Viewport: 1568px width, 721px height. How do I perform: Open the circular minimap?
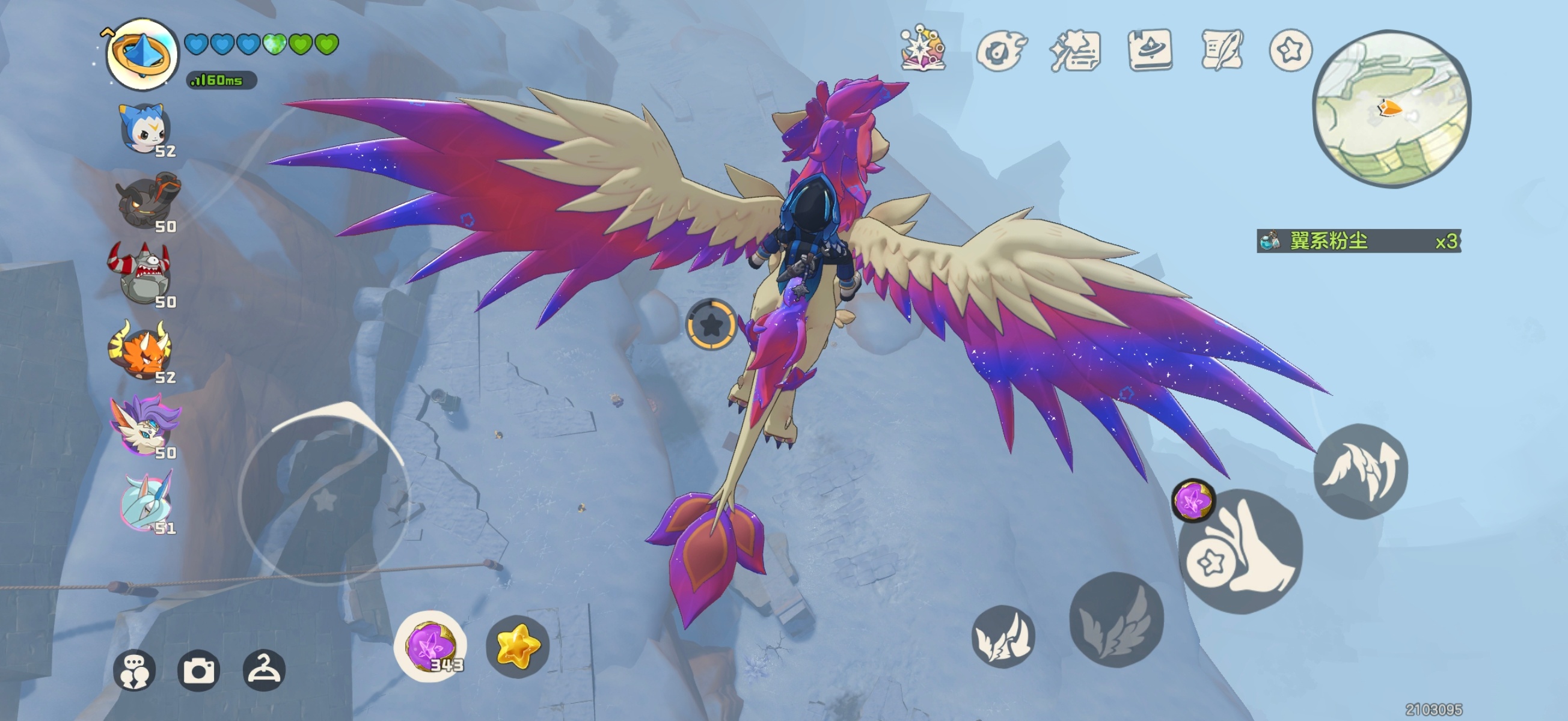pos(1391,108)
